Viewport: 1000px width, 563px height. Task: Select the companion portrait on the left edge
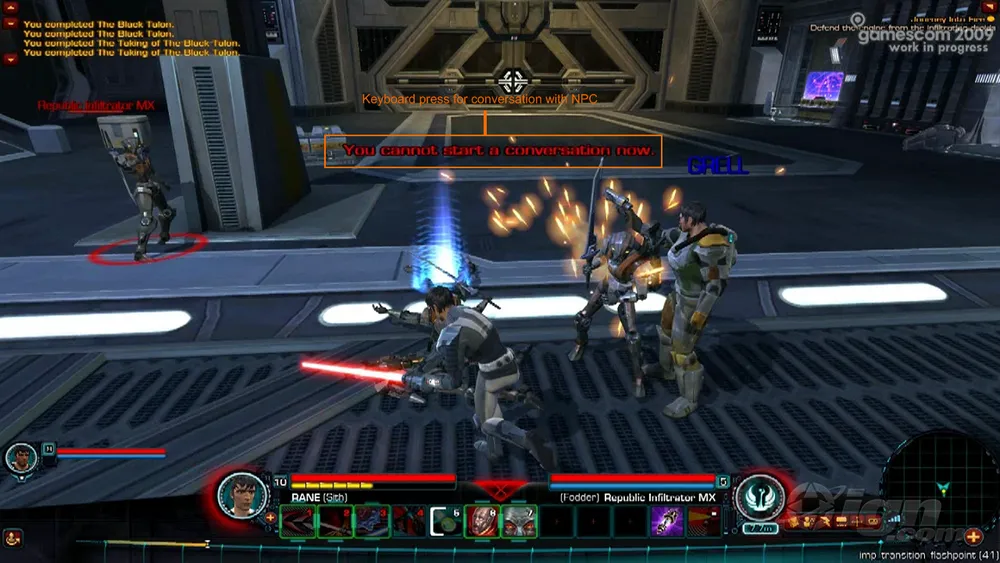[22, 458]
